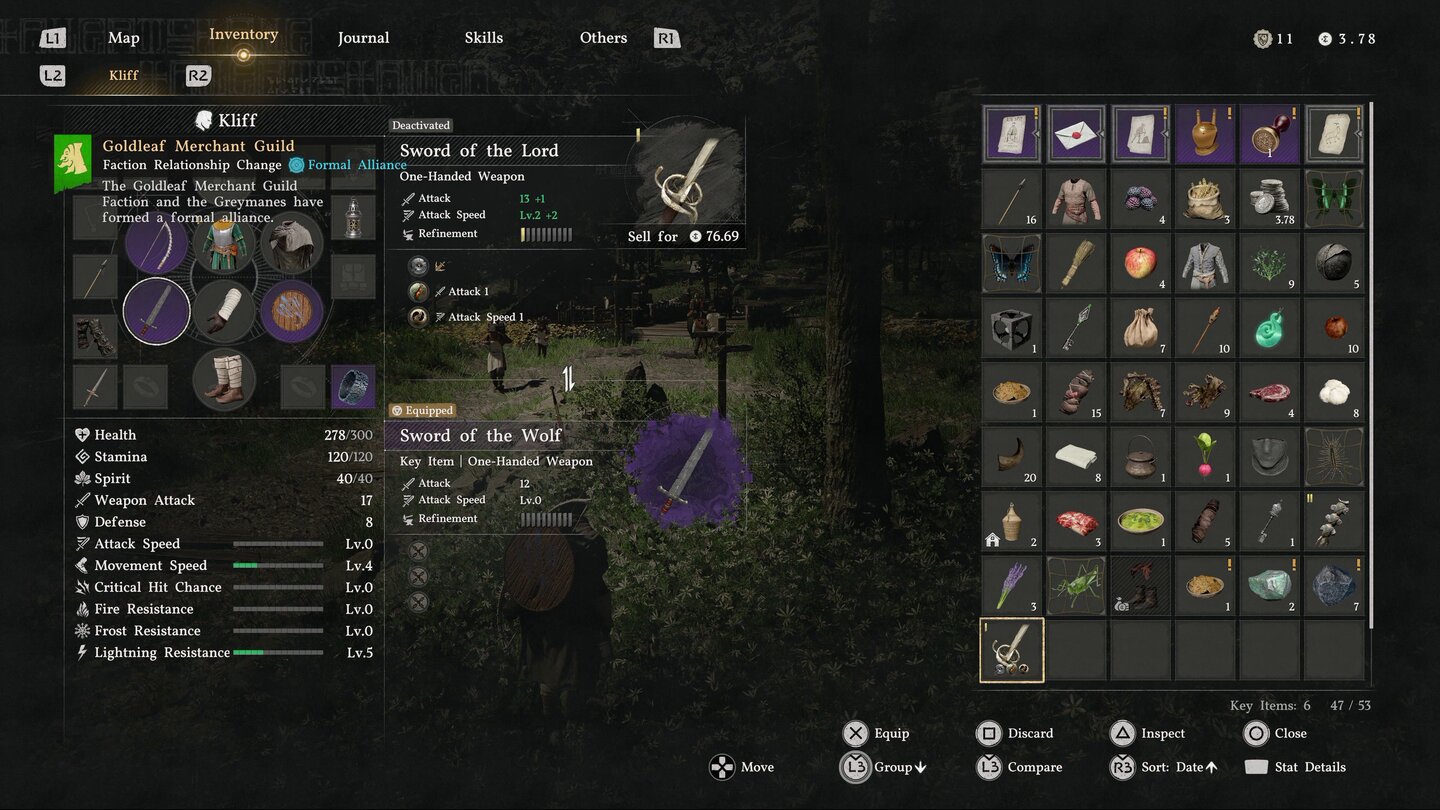The height and width of the screenshot is (810, 1440).
Task: Select the sealed letter item
Action: pos(1076,134)
